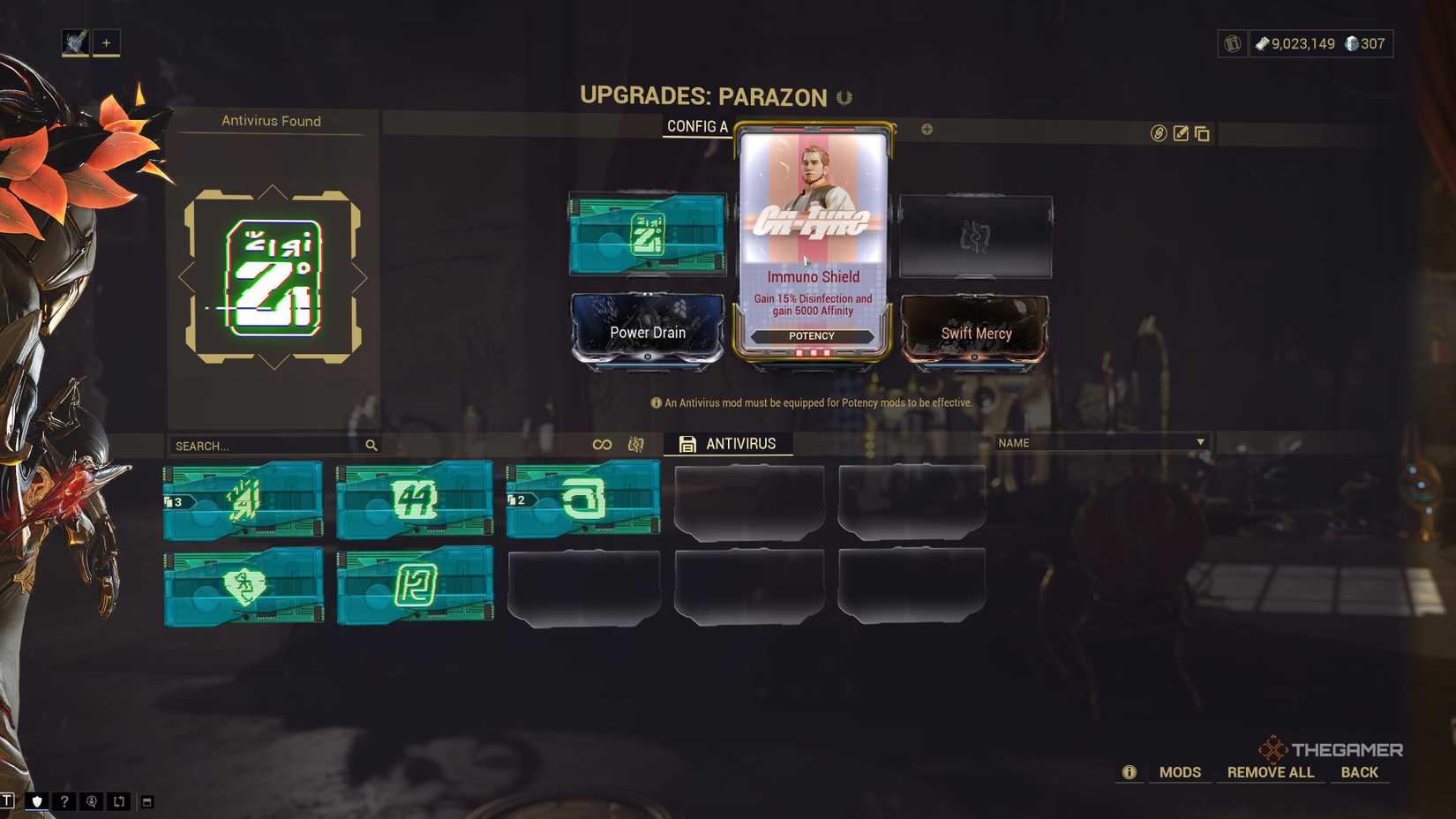Click the save disk icon beside ANTIVIRUS
1456x819 pixels.
click(x=687, y=444)
